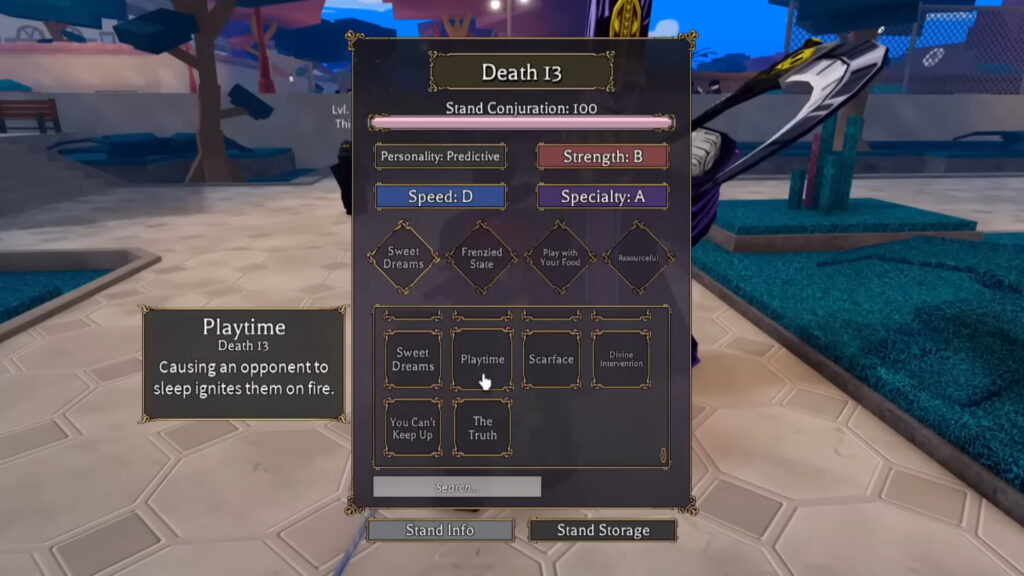This screenshot has width=1024, height=576.
Task: Select the Playtime ability tile
Action: pyautogui.click(x=482, y=359)
